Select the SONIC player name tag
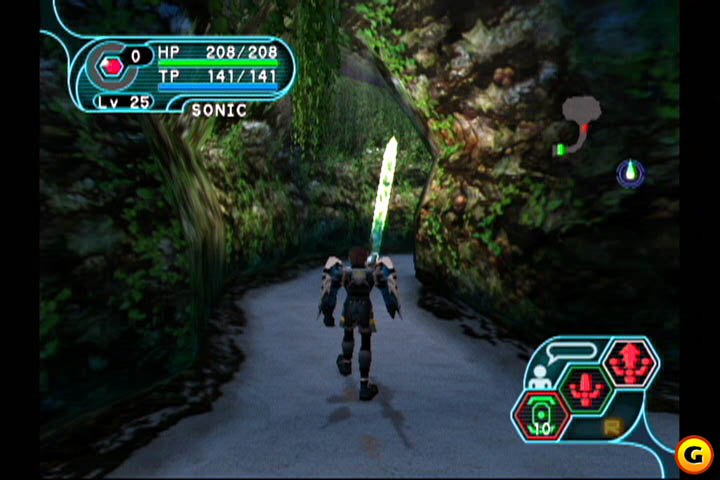 coord(219,110)
